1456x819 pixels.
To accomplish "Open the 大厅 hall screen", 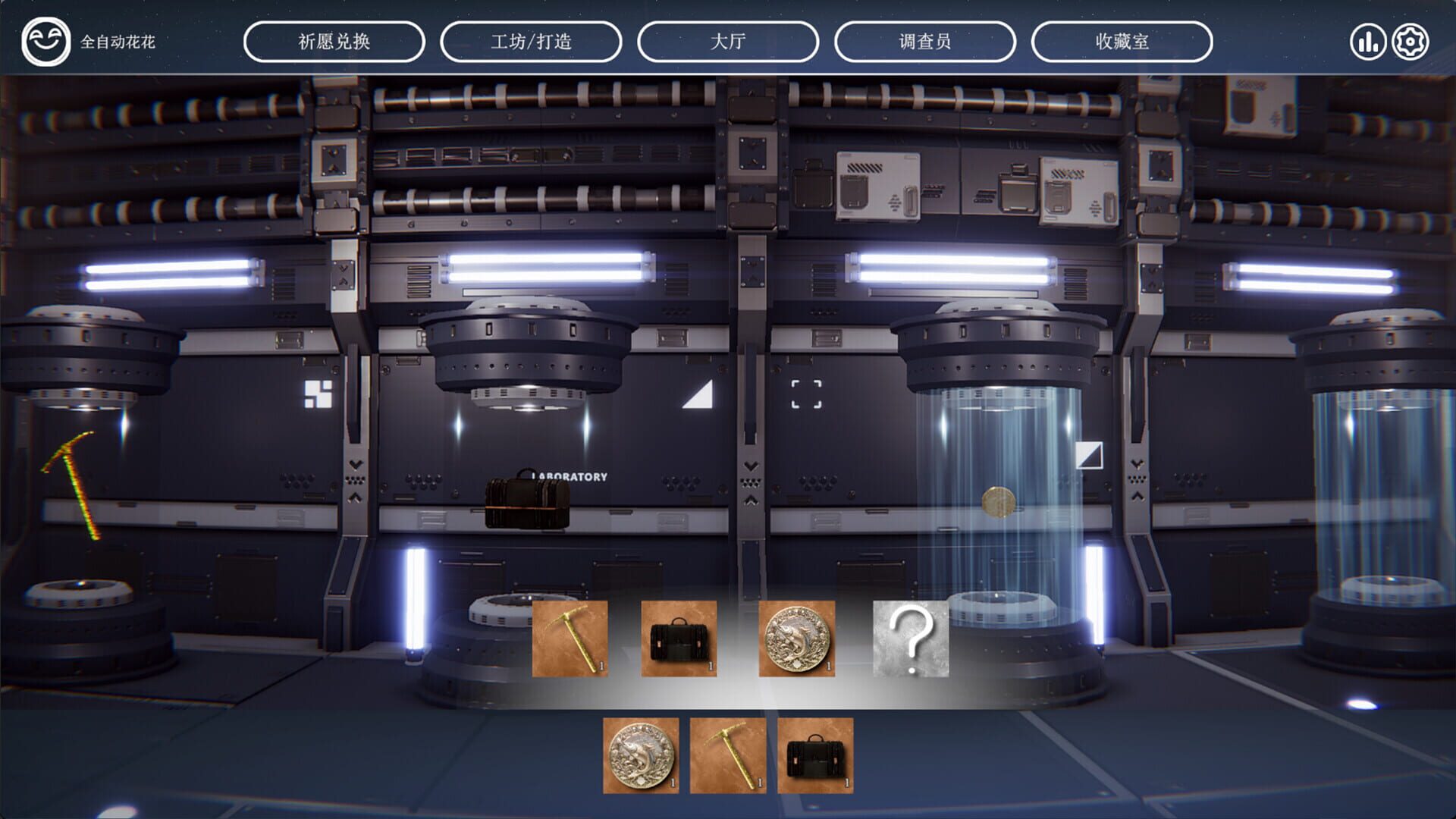I will pos(729,42).
